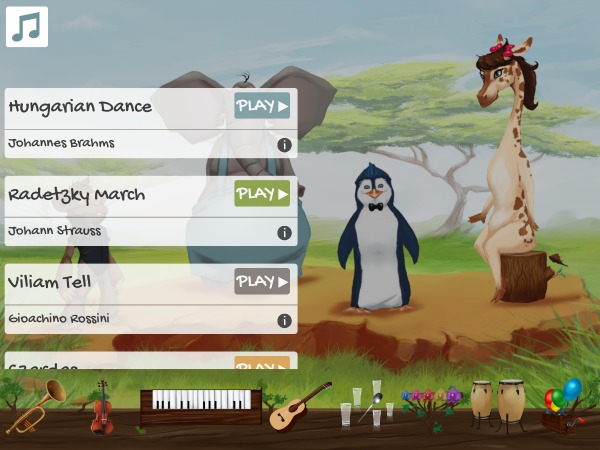This screenshot has width=600, height=450.
Task: Show info for Gioachino Rossini piece
Action: coord(284,321)
